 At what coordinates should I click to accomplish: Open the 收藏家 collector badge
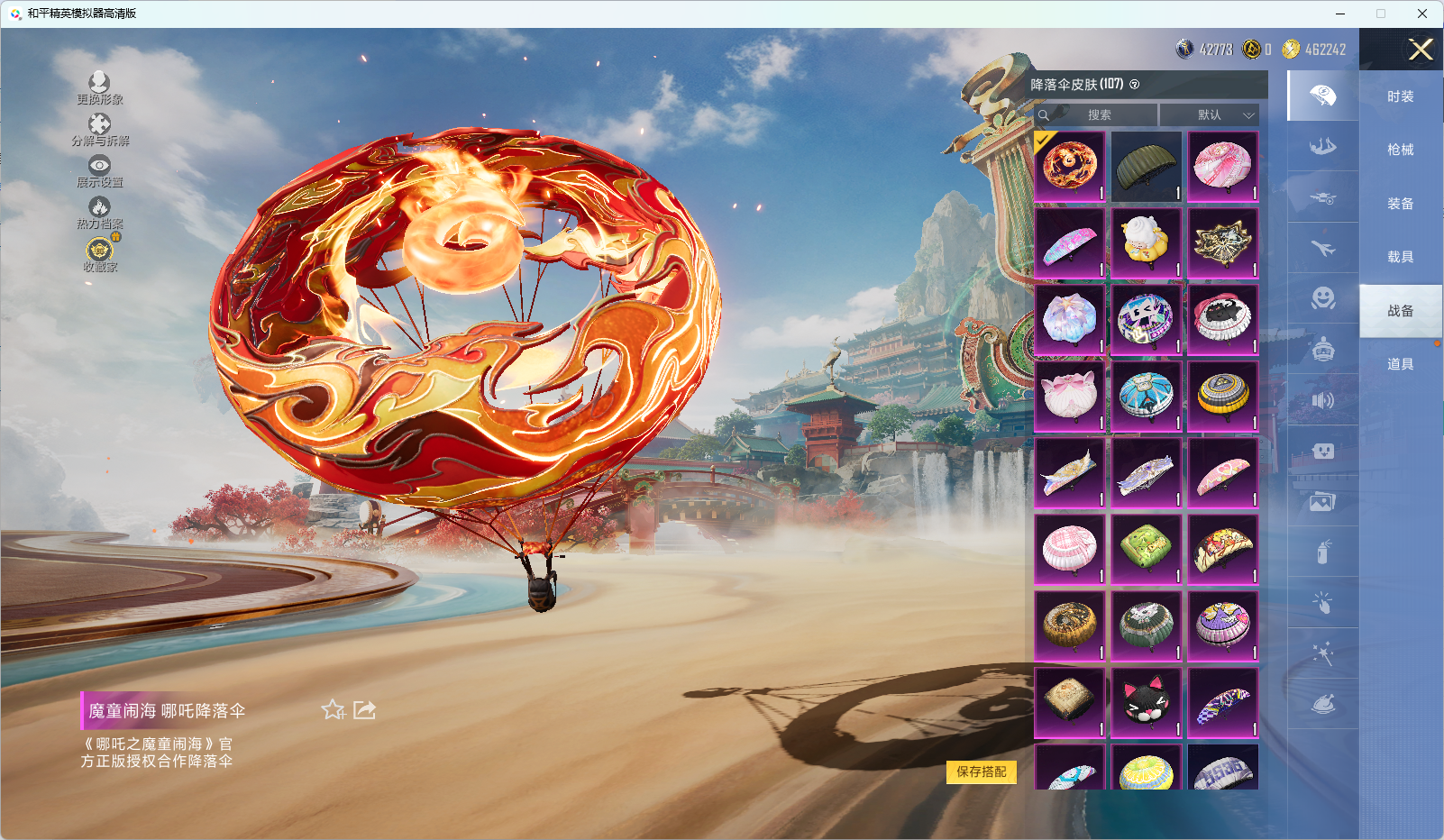click(99, 254)
